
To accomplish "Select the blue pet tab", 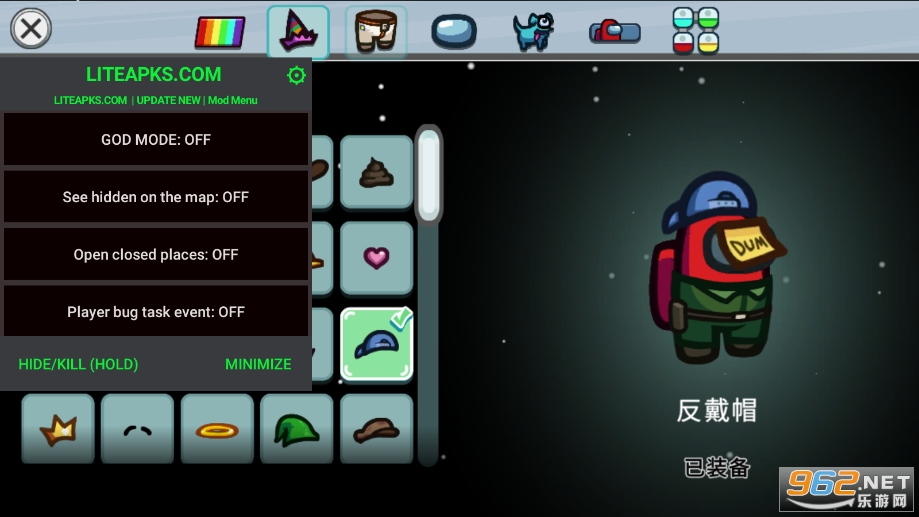I will pos(533,31).
